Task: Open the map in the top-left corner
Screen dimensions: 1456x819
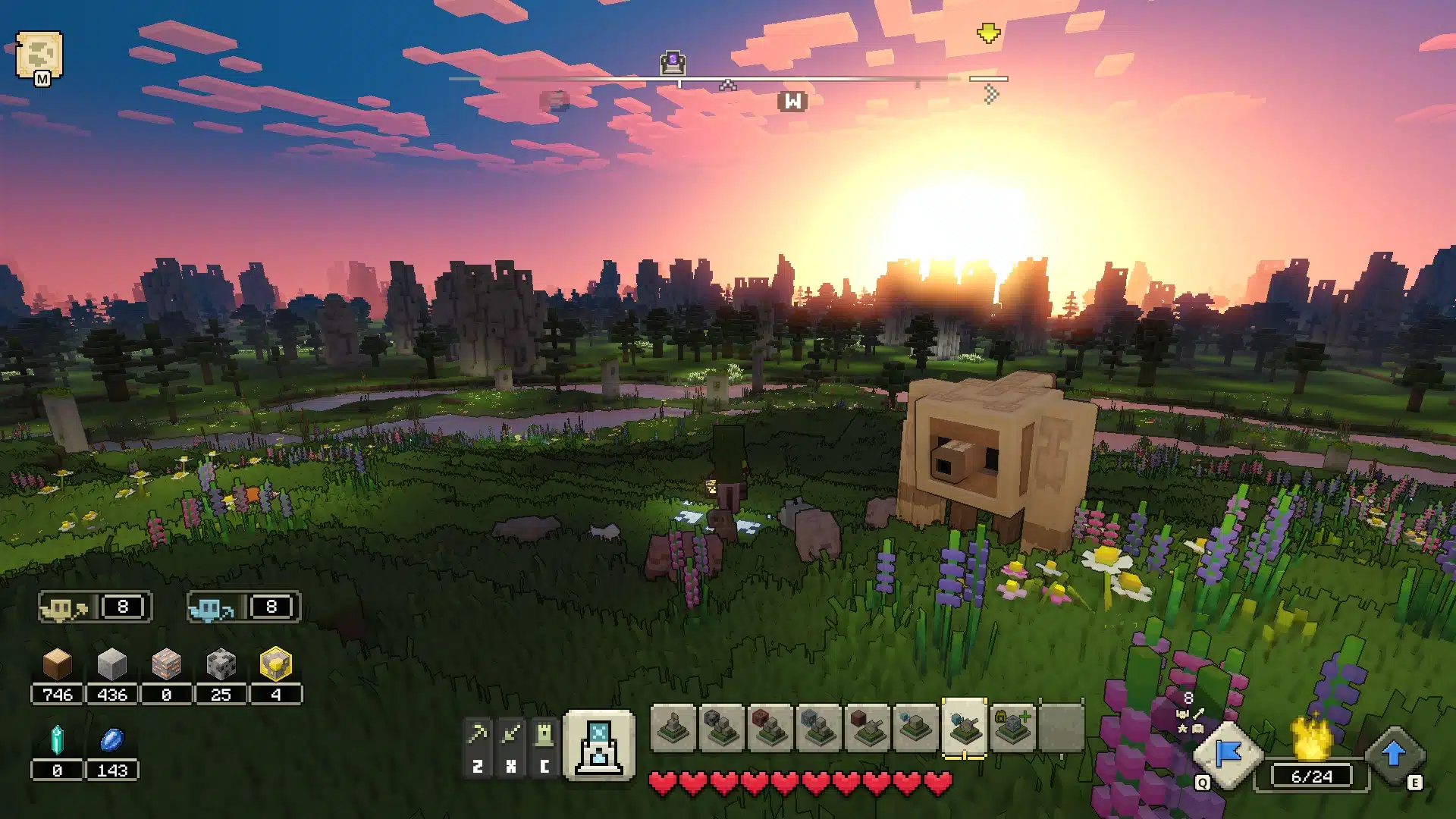Action: pos(39,53)
